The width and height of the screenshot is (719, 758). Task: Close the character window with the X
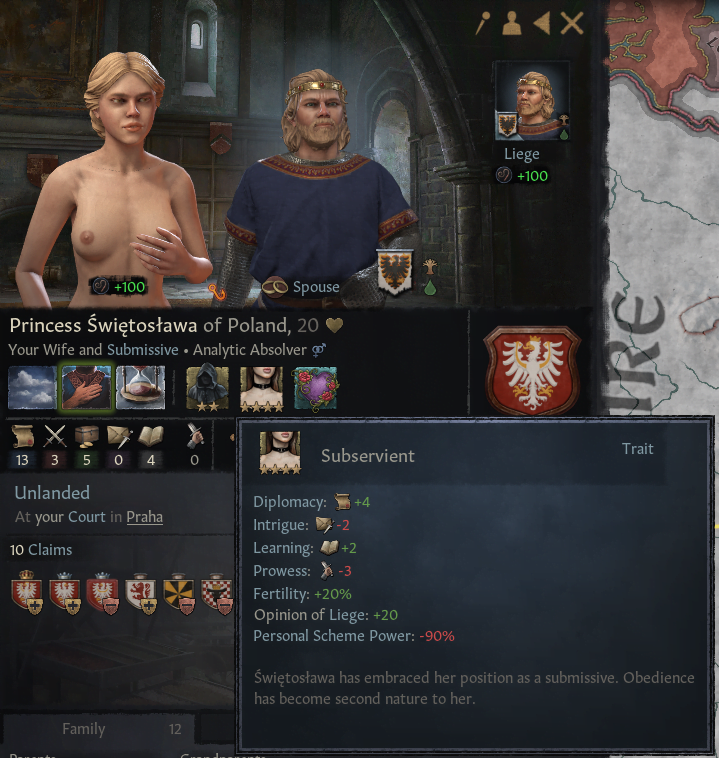pyautogui.click(x=572, y=23)
